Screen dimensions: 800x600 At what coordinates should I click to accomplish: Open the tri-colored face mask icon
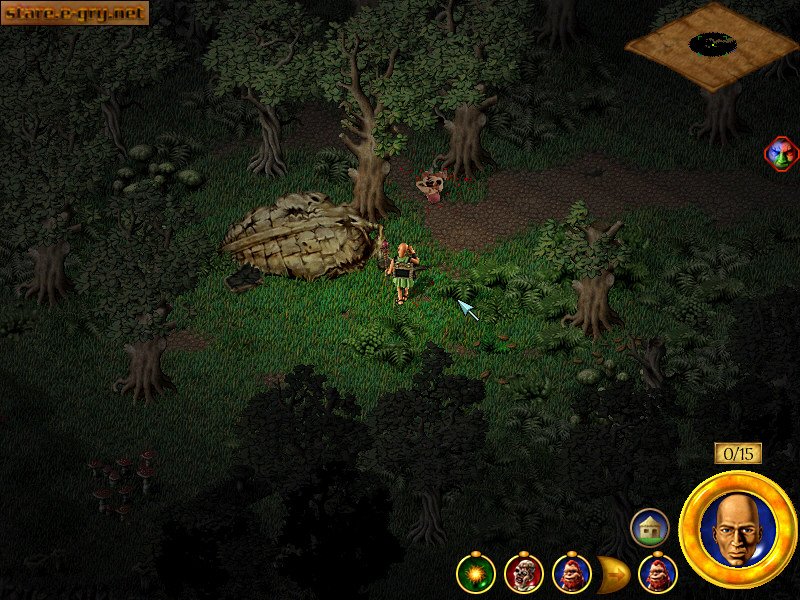(x=780, y=154)
